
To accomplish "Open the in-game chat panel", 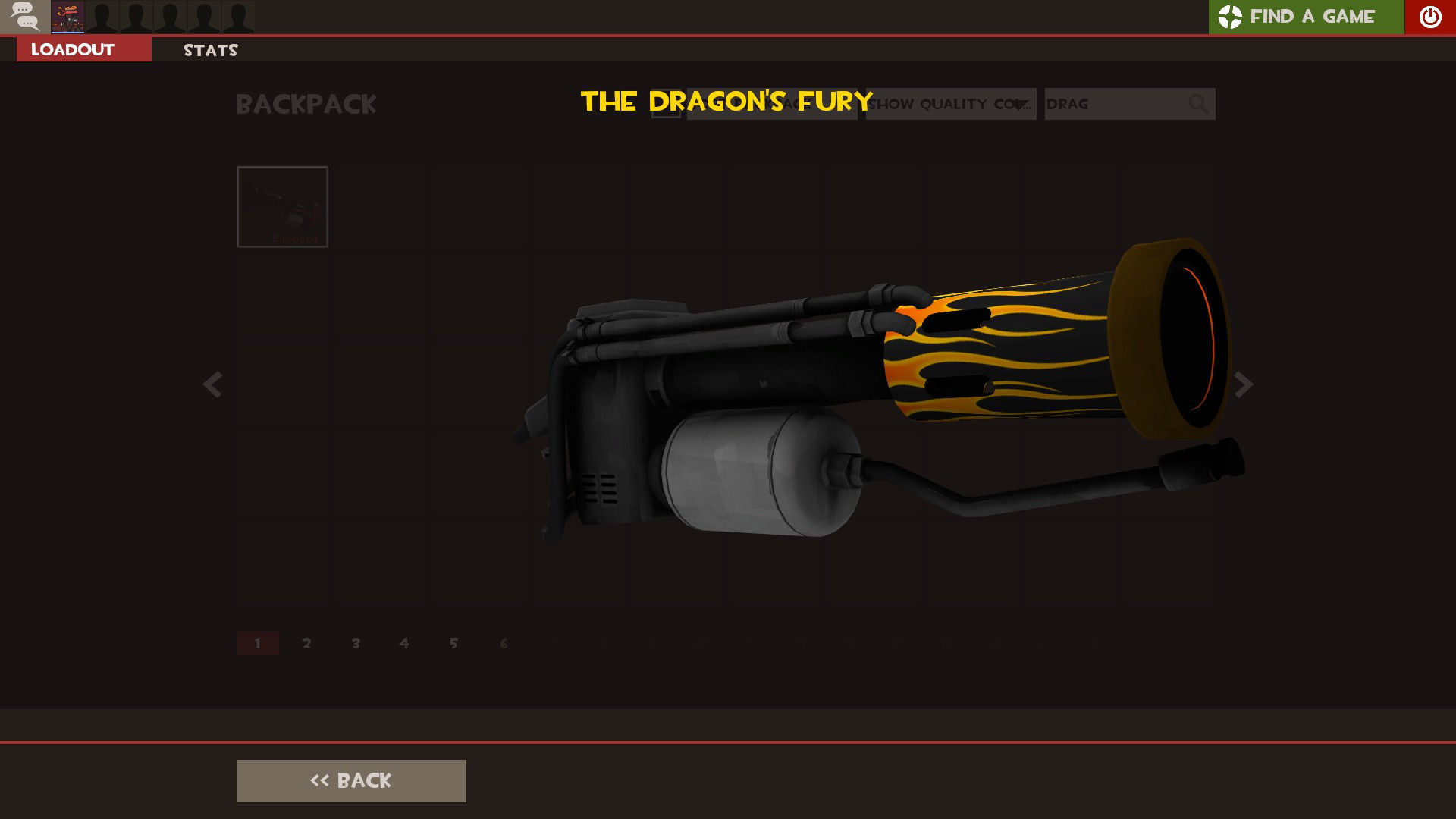I will tap(25, 17).
